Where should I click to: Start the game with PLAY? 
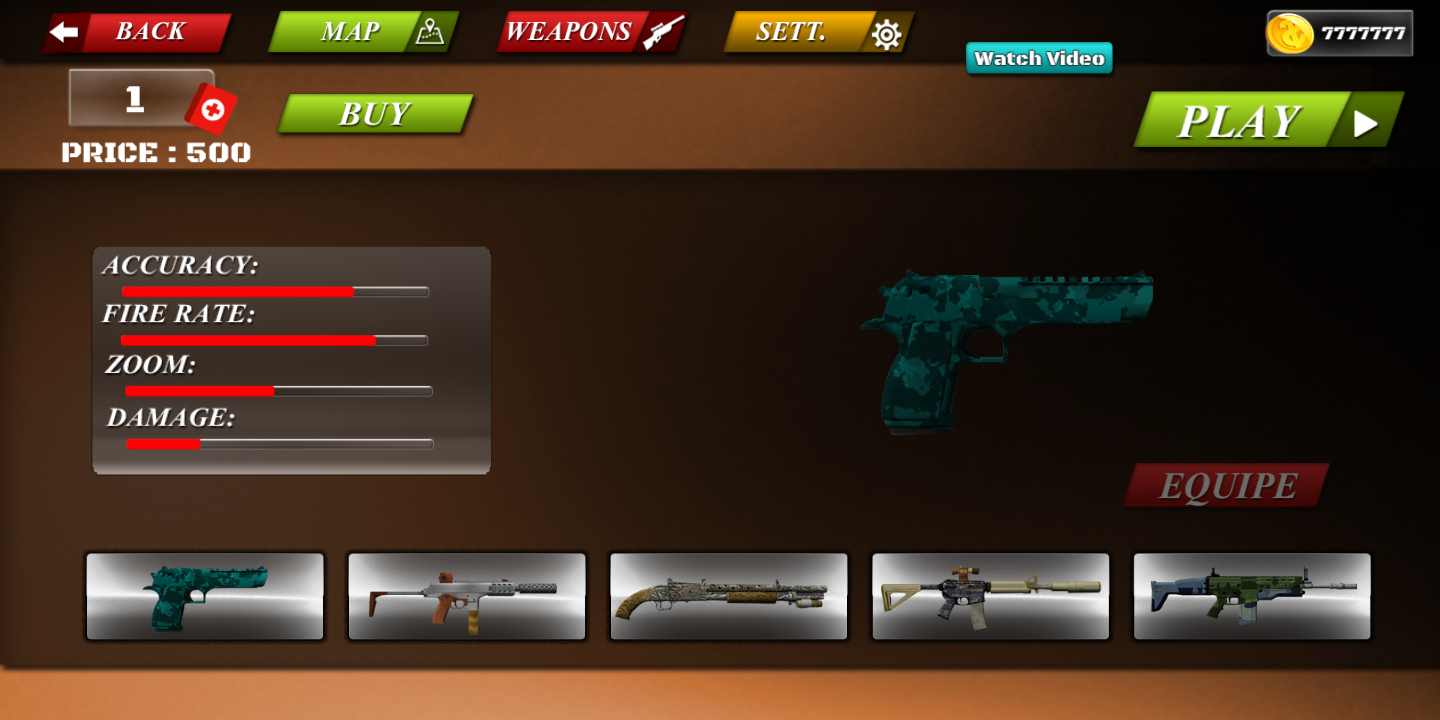(x=1240, y=120)
